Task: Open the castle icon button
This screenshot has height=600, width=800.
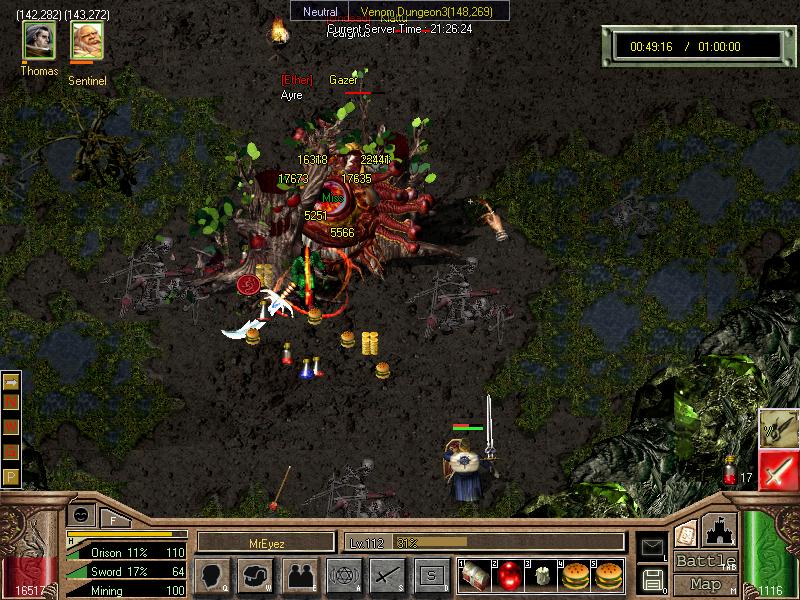Action: (x=720, y=530)
